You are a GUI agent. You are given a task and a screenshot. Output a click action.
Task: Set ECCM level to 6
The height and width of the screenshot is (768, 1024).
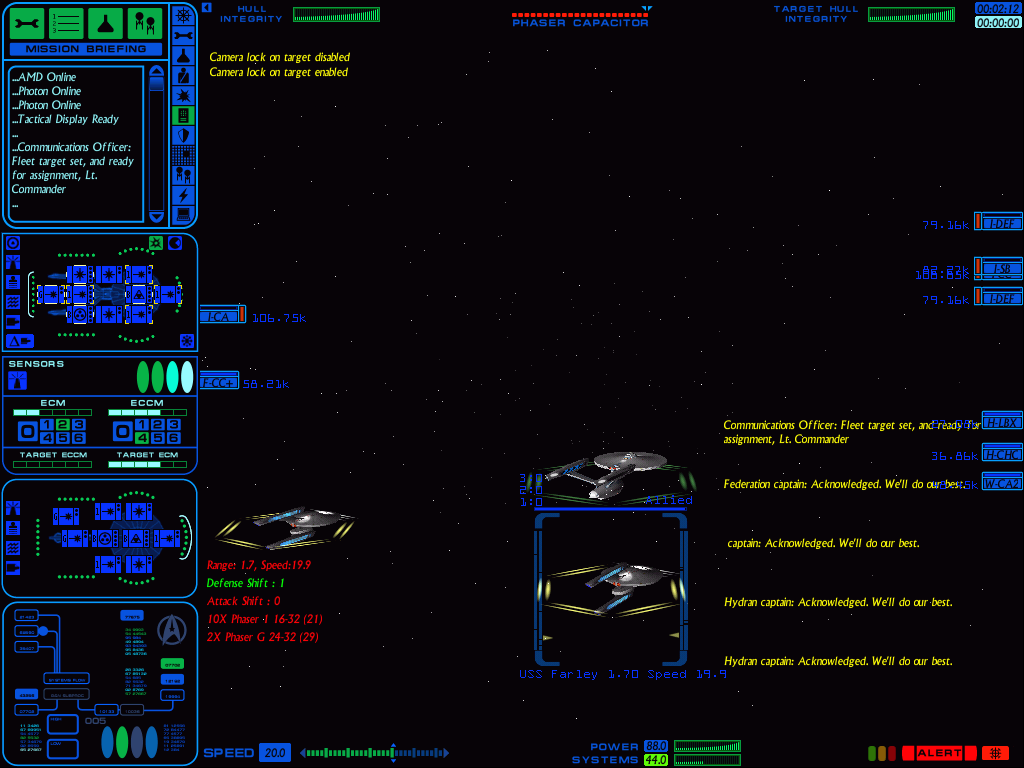(x=173, y=438)
